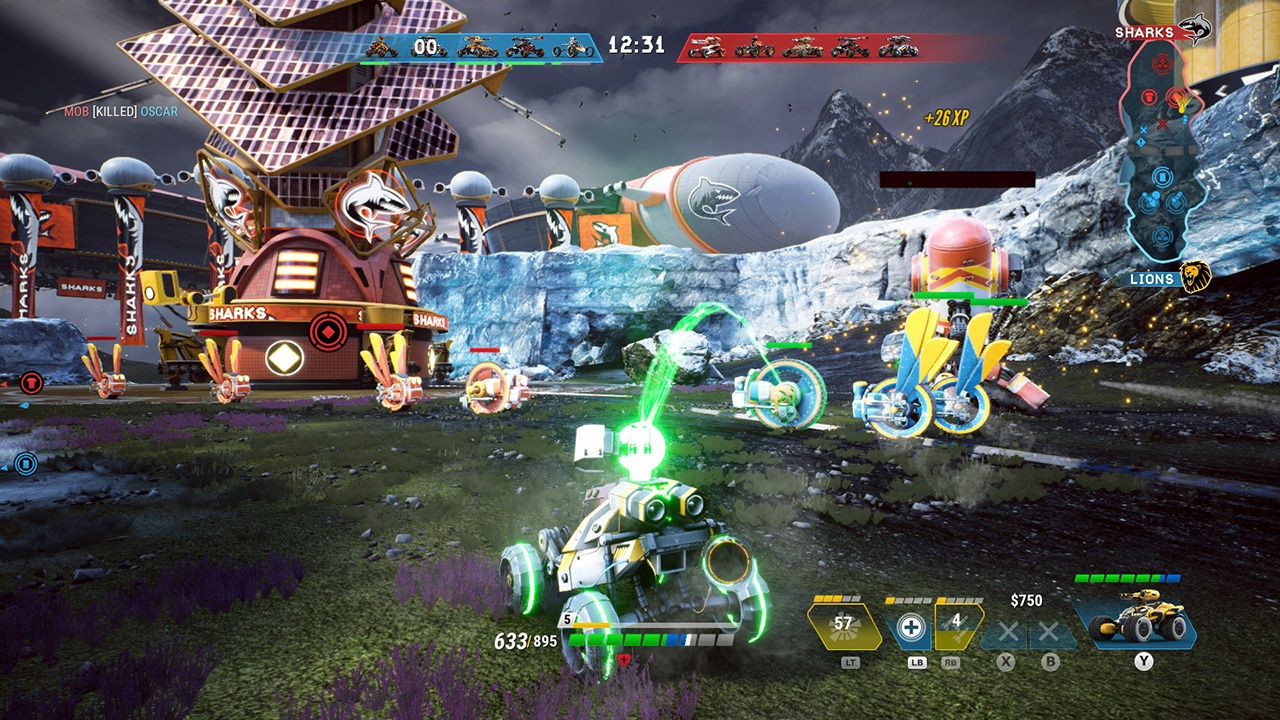
Task: Click the blue team vehicle roster panel
Action: pos(480,47)
